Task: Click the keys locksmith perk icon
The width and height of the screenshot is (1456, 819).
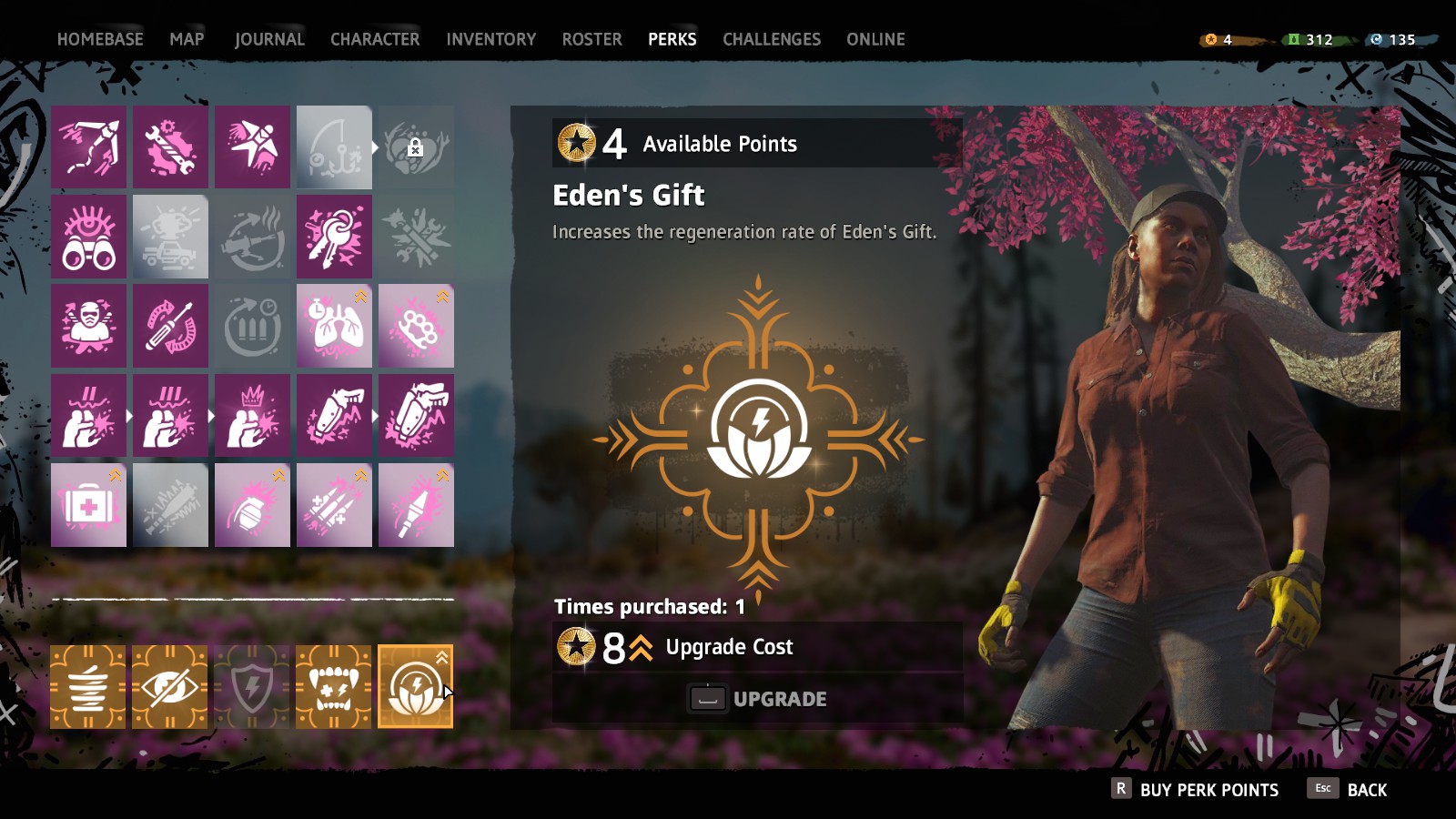Action: [334, 235]
